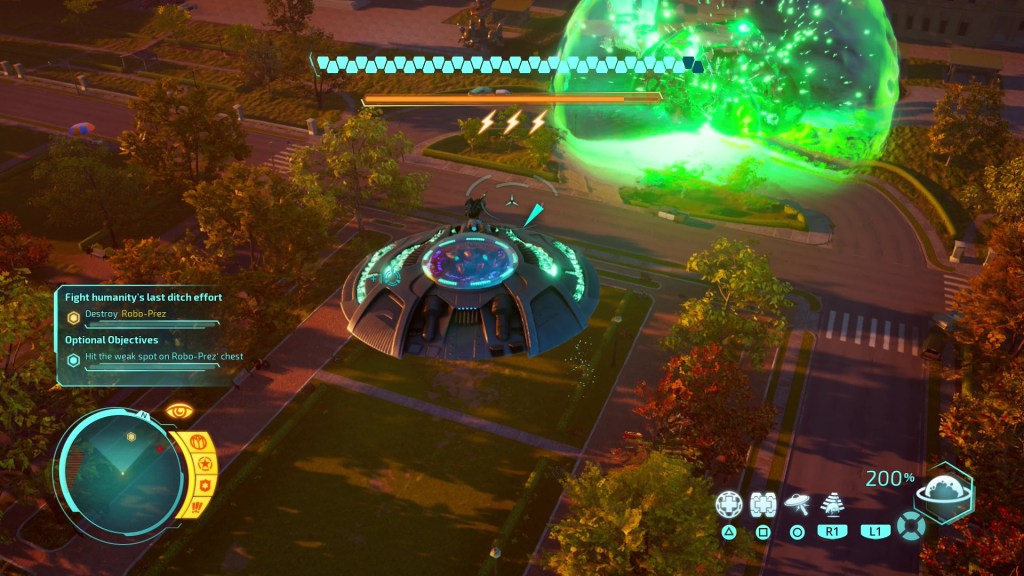
Task: Click the red enemy blip on the radar
Action: coord(158,450)
